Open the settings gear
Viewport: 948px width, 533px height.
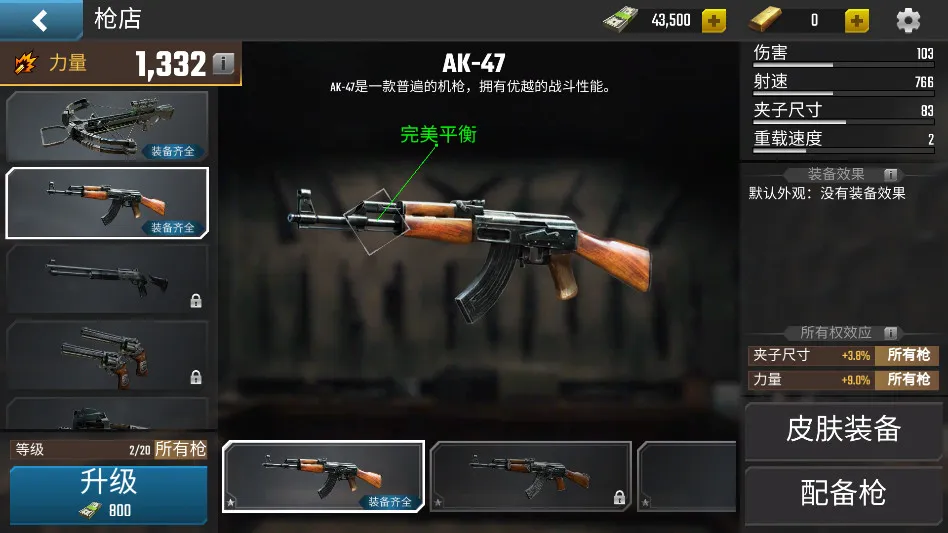tap(908, 20)
